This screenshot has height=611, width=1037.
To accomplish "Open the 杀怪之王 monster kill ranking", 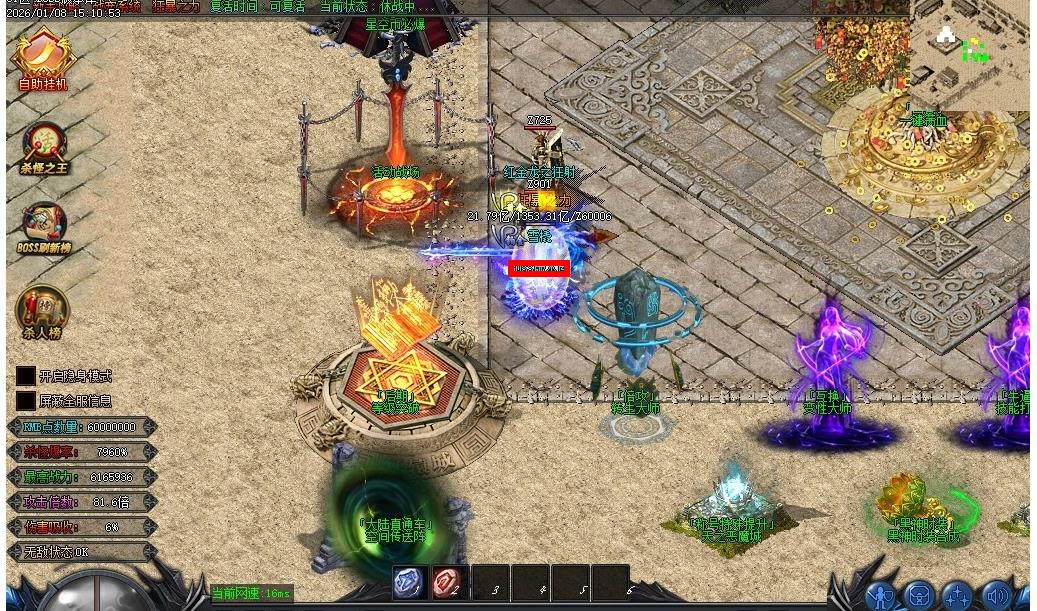I will coord(44,147).
